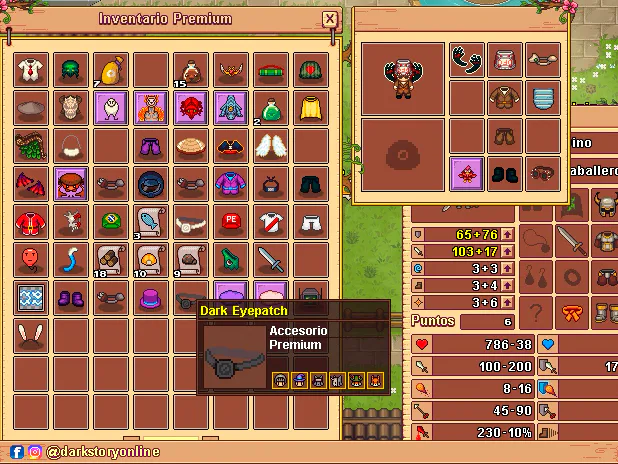Screen dimensions: 618x464
Task: Select the red PE cap
Action: 232,221
